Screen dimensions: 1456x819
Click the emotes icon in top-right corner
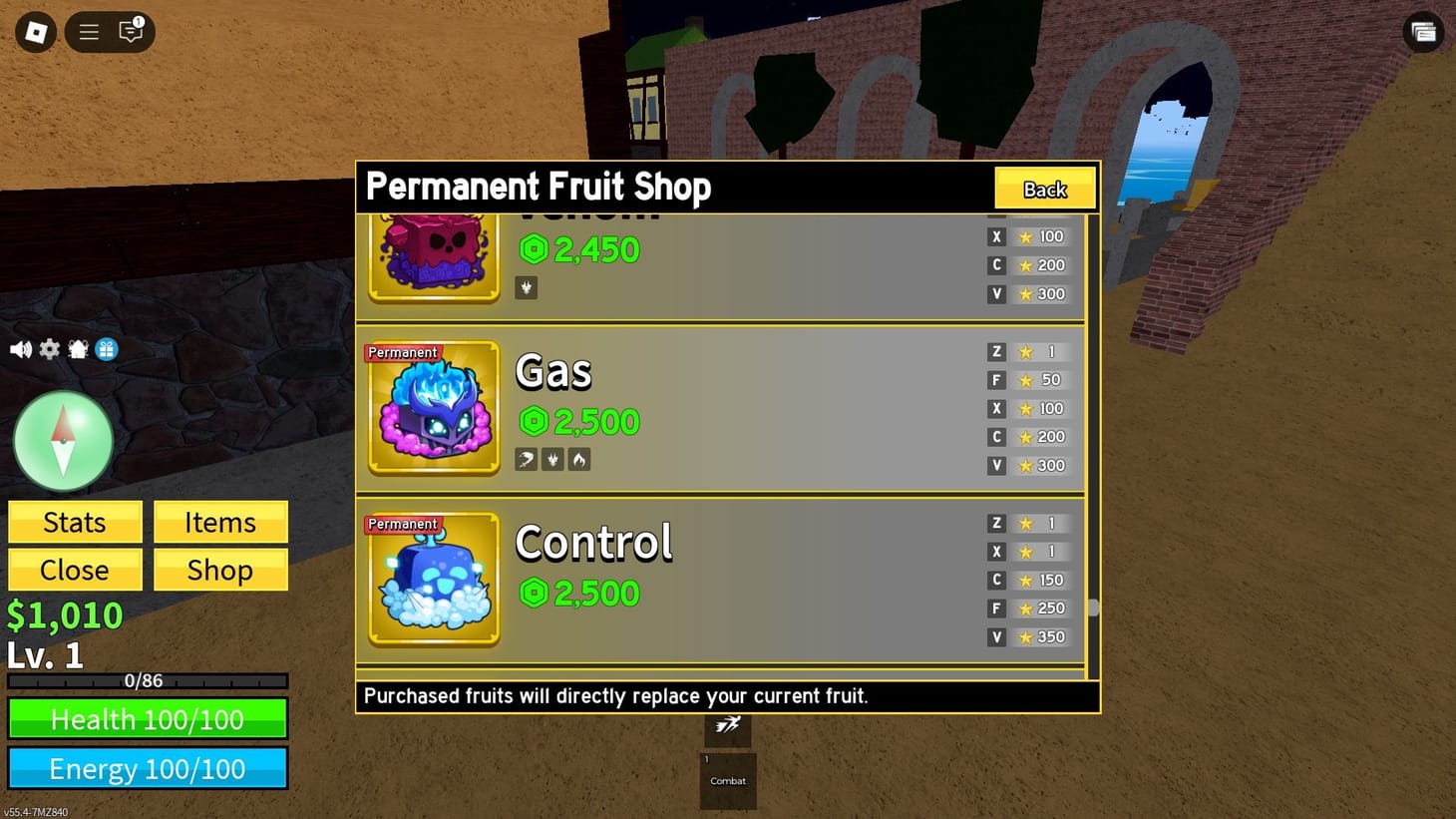click(1423, 32)
